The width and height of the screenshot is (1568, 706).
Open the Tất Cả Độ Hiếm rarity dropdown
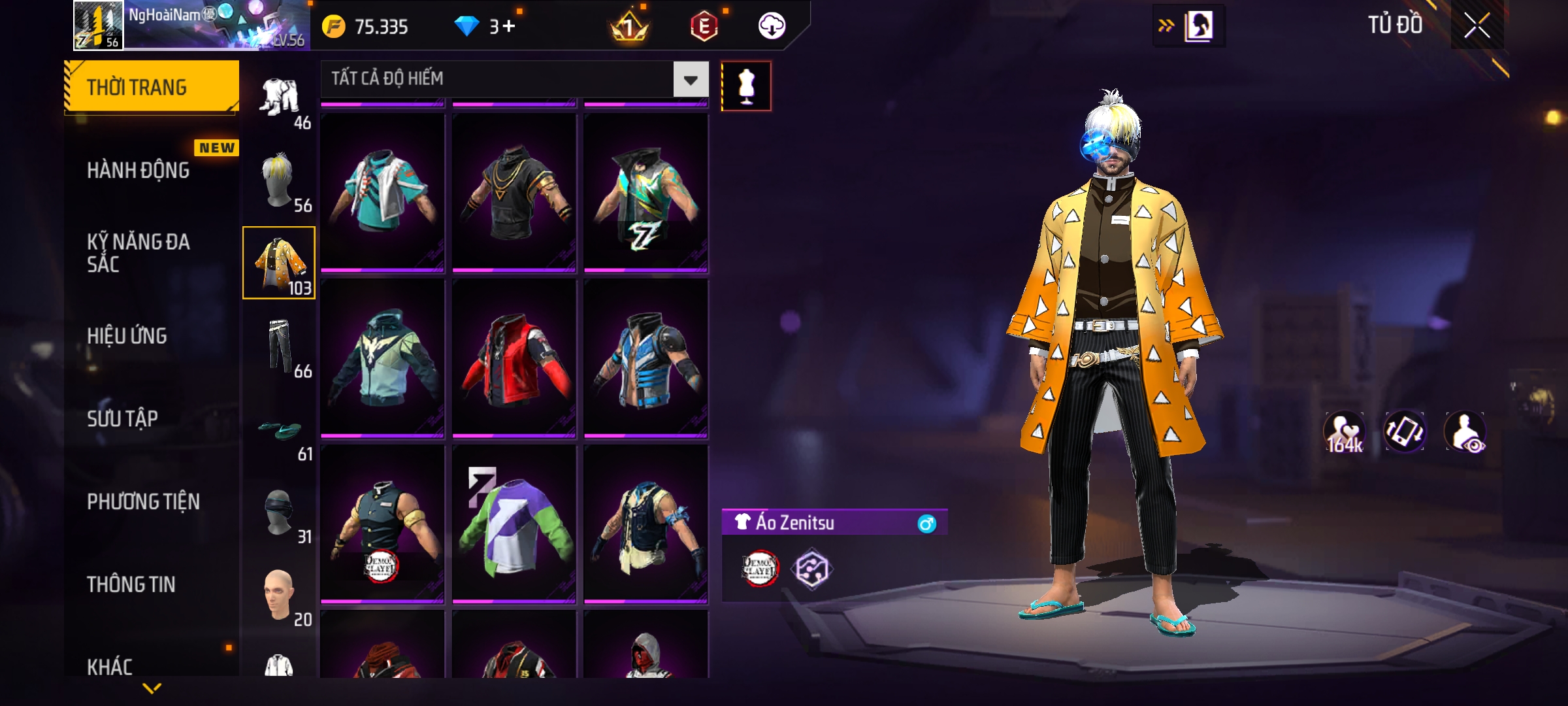(x=691, y=80)
